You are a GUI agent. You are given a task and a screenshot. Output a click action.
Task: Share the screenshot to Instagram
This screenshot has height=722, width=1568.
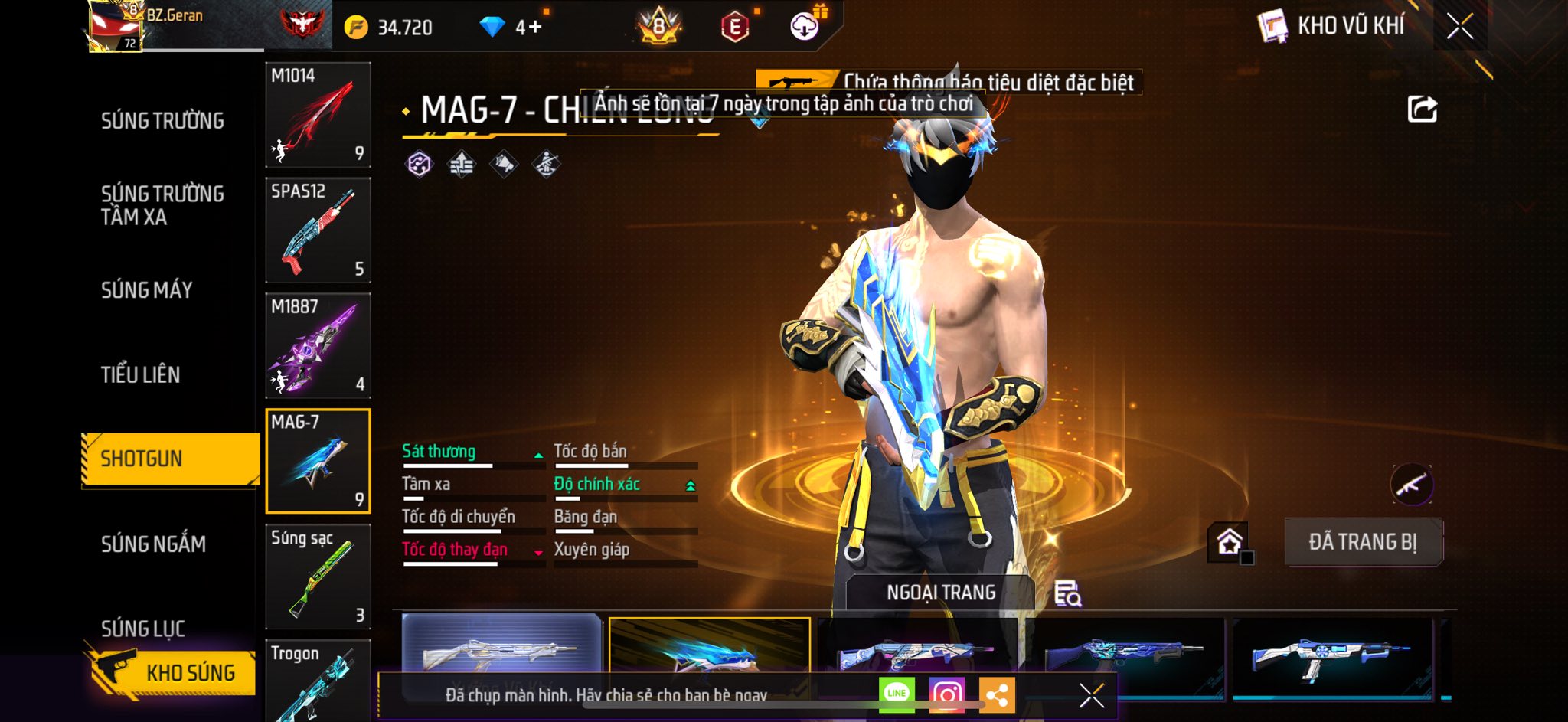[x=946, y=694]
